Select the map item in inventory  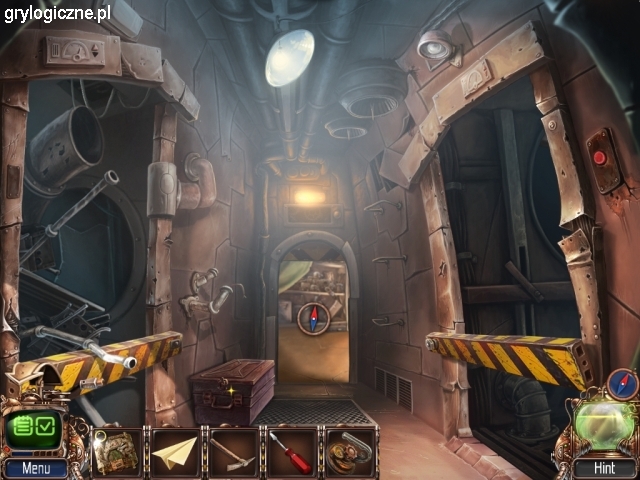click(116, 451)
